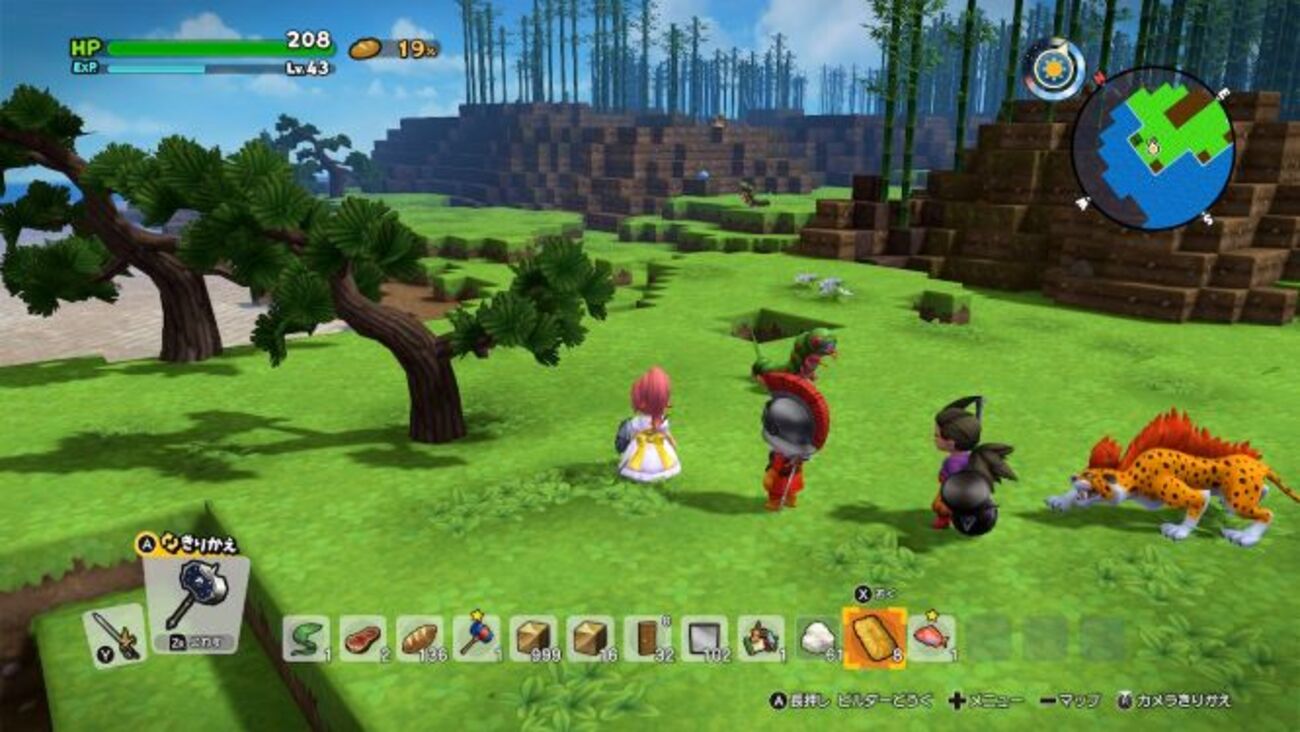Select the grey stone panel slot
Image resolution: width=1300 pixels, height=732 pixels.
click(704, 638)
